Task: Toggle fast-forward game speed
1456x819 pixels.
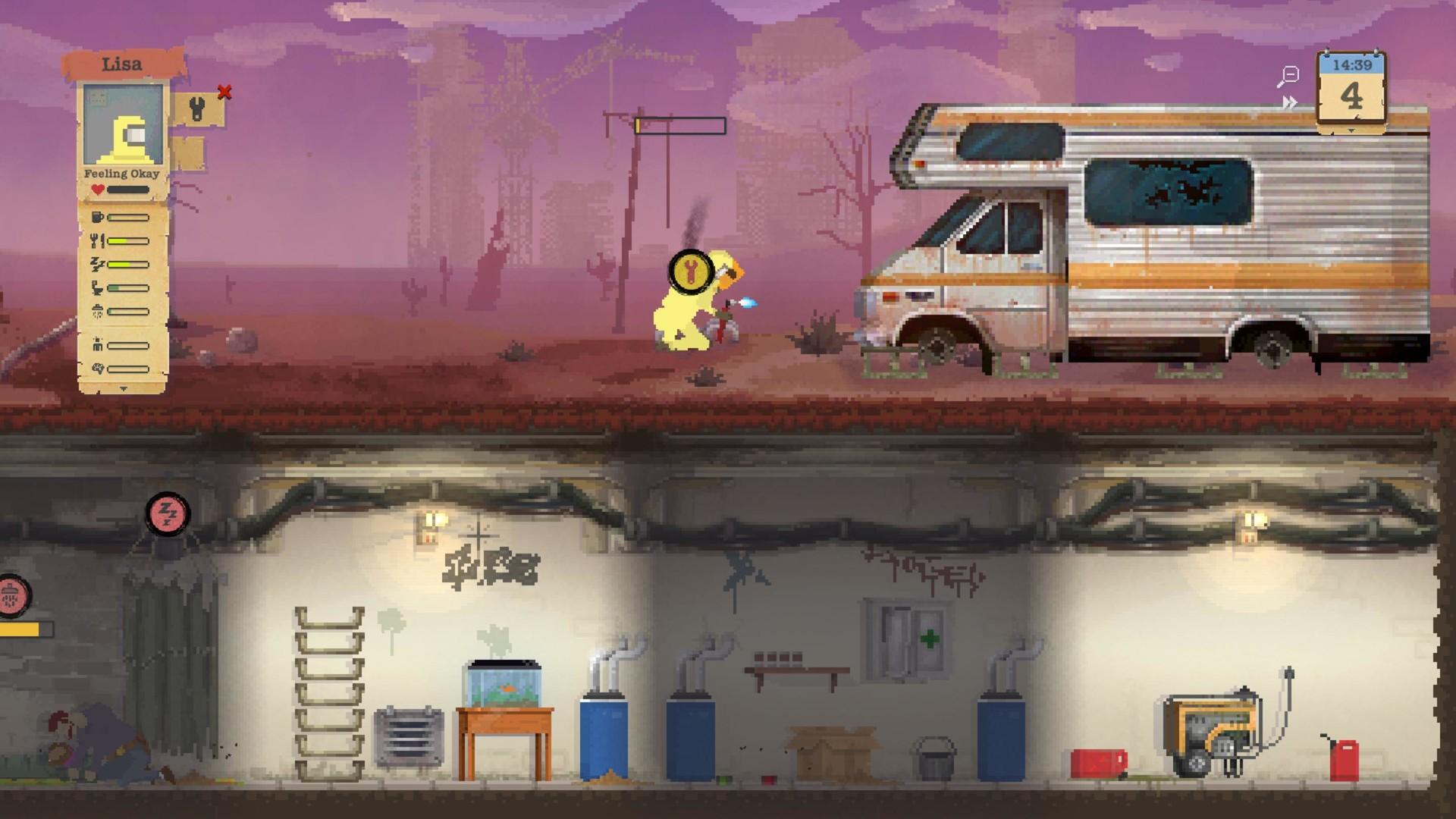Action: coord(1289,103)
